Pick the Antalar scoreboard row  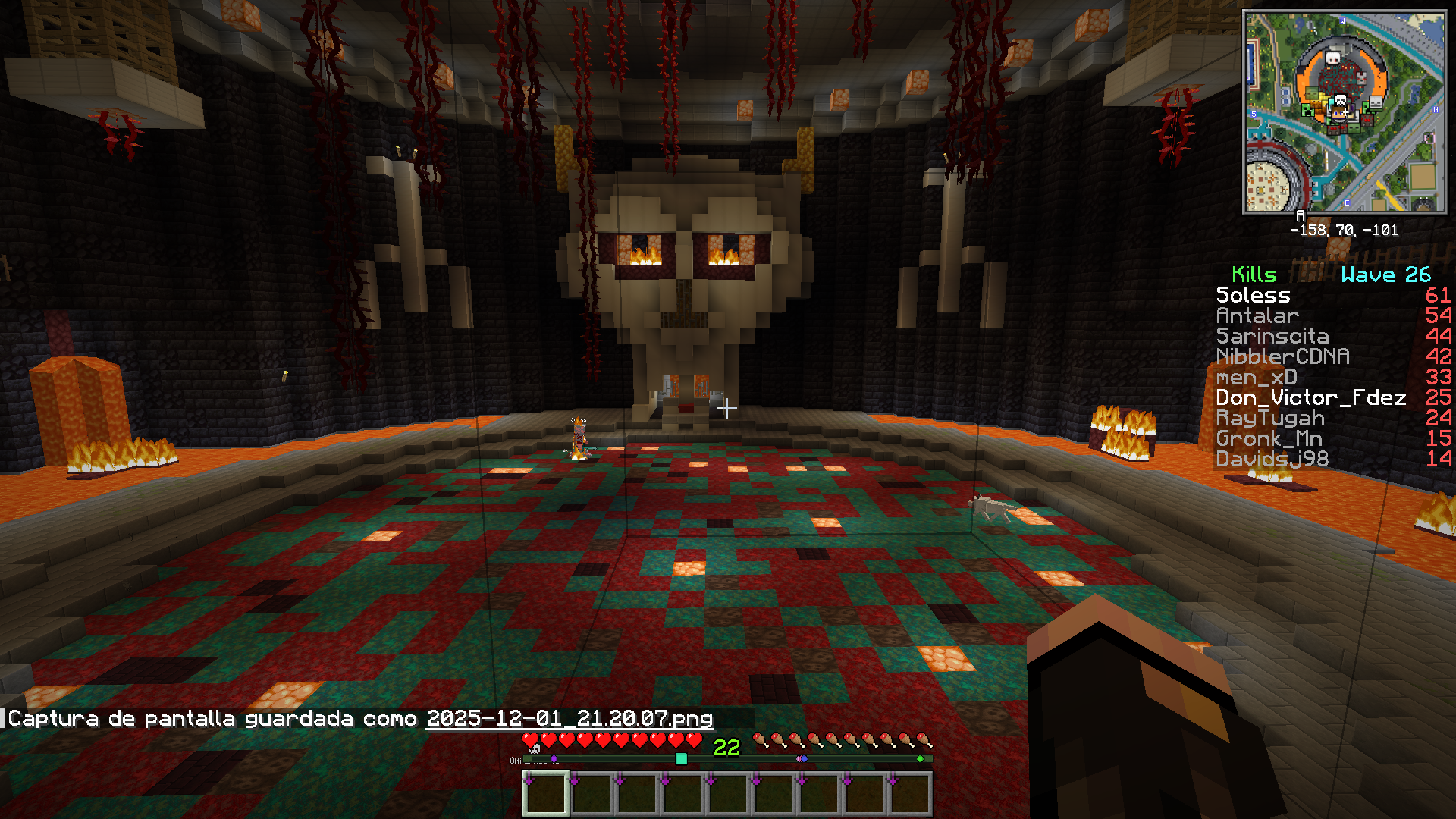(x=1257, y=315)
